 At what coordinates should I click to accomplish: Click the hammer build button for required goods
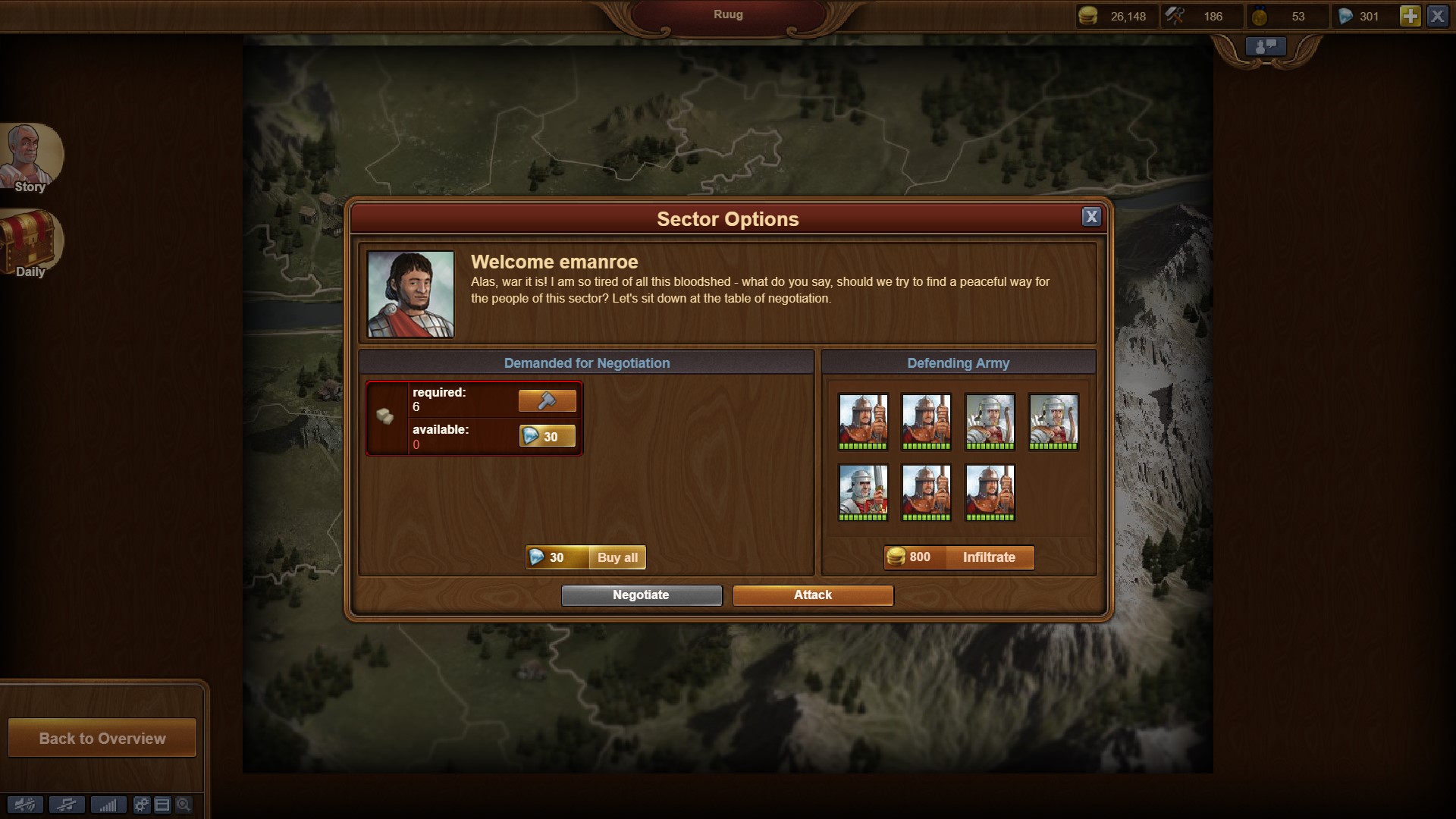[547, 400]
